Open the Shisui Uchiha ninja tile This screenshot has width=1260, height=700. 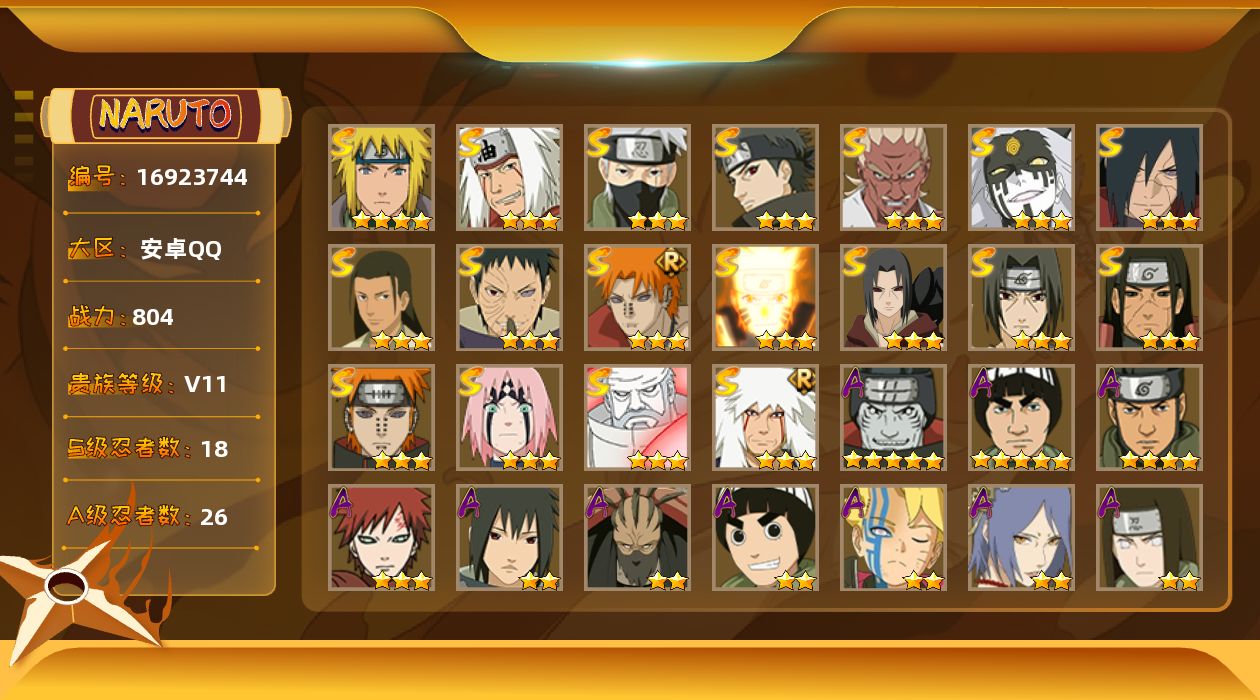click(x=765, y=178)
